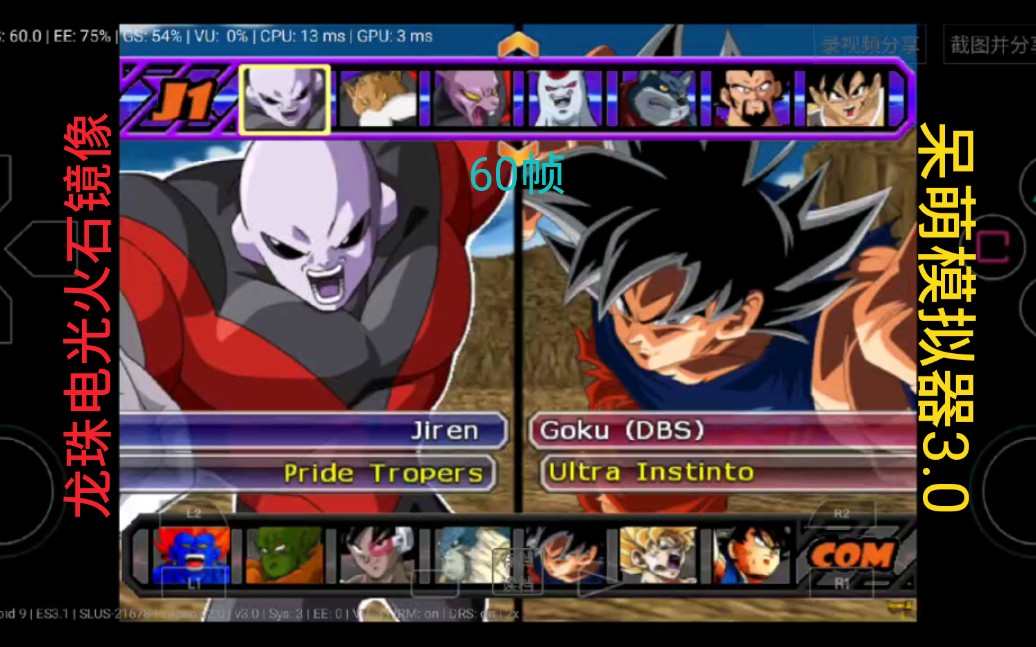1036x647 pixels.
Task: Select the Jiren portrait in the top roster
Action: [x=284, y=99]
